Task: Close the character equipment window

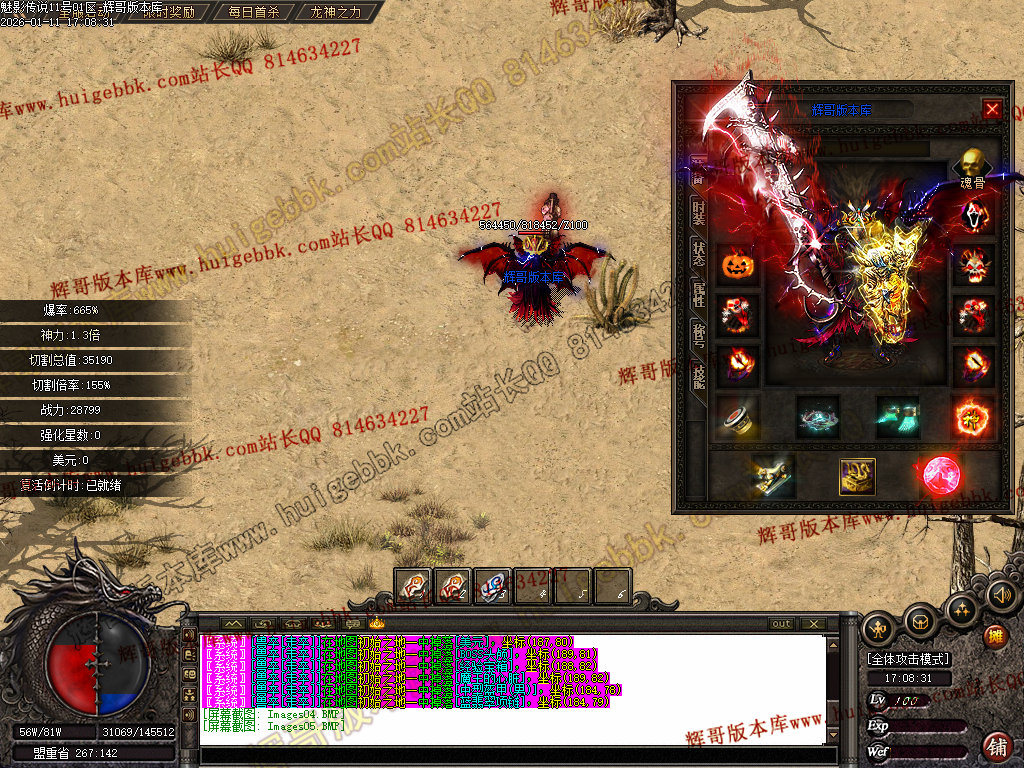Action: click(992, 109)
